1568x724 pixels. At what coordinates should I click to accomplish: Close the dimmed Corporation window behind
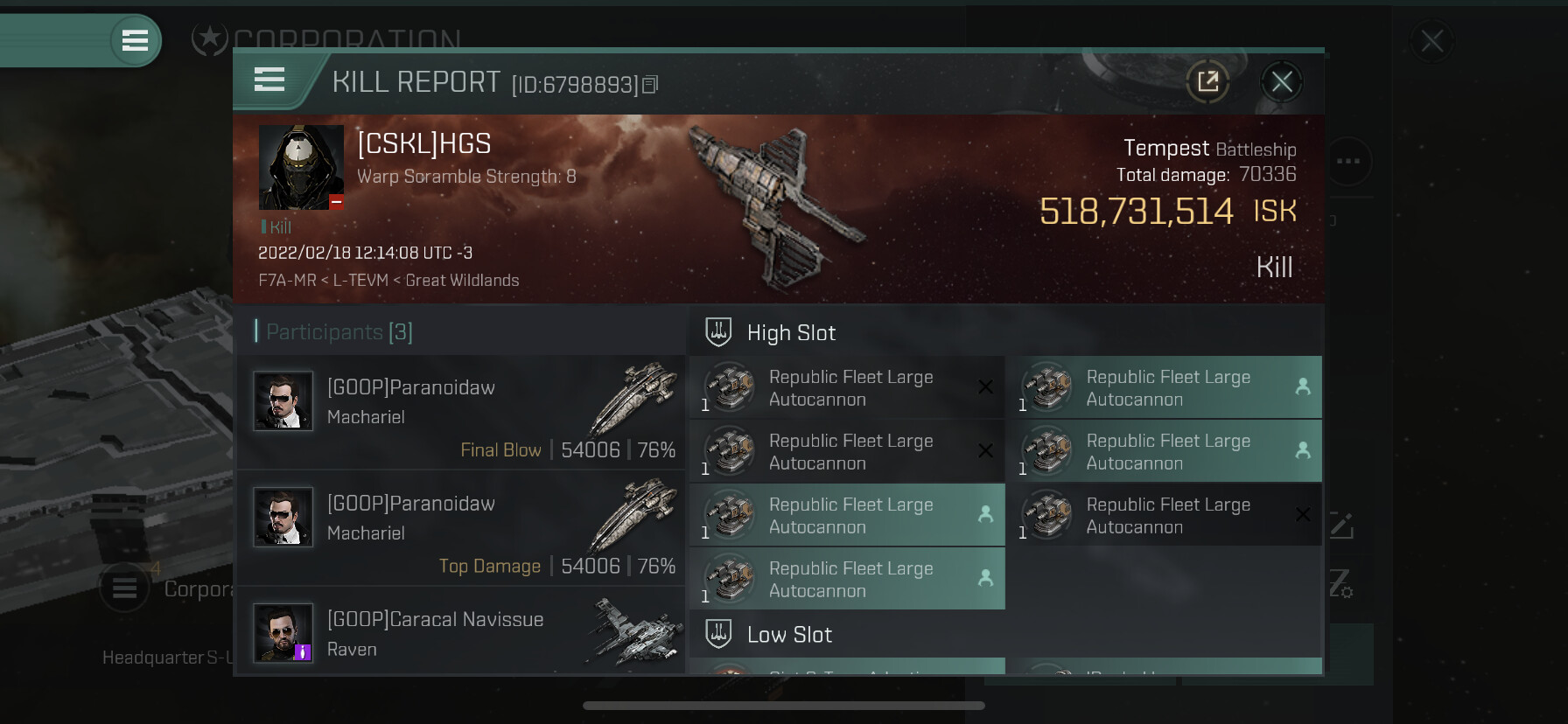[x=1431, y=41]
